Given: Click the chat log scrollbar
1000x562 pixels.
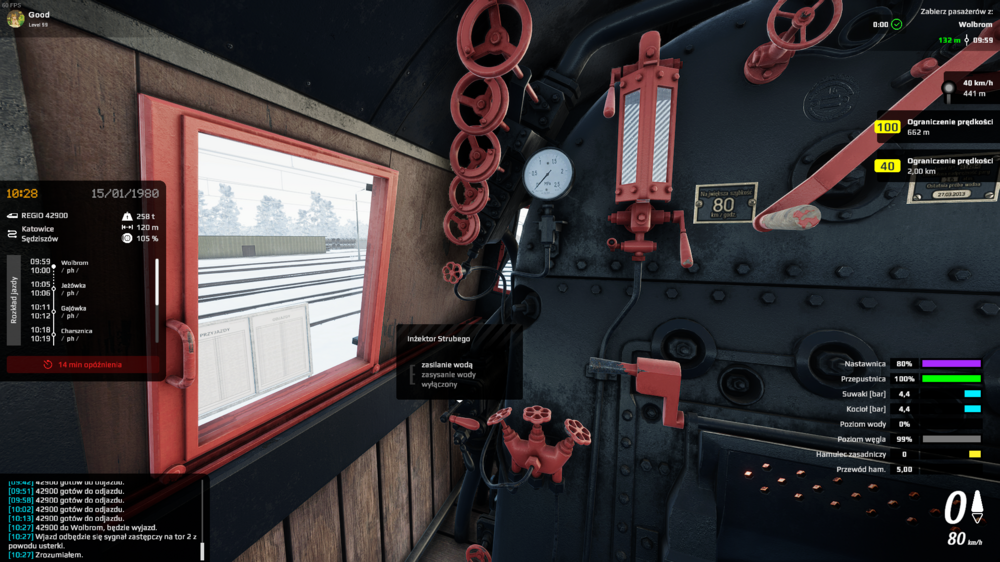Looking at the screenshot, I should point(204,516).
